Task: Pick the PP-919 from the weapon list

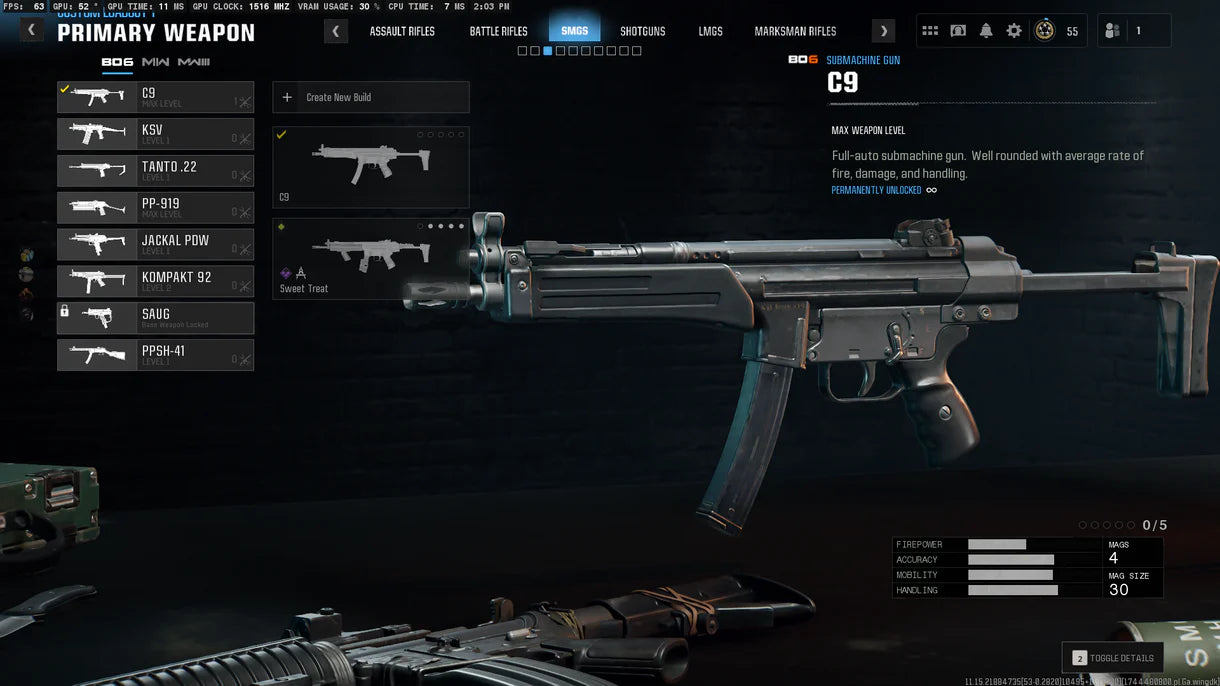Action: [155, 208]
